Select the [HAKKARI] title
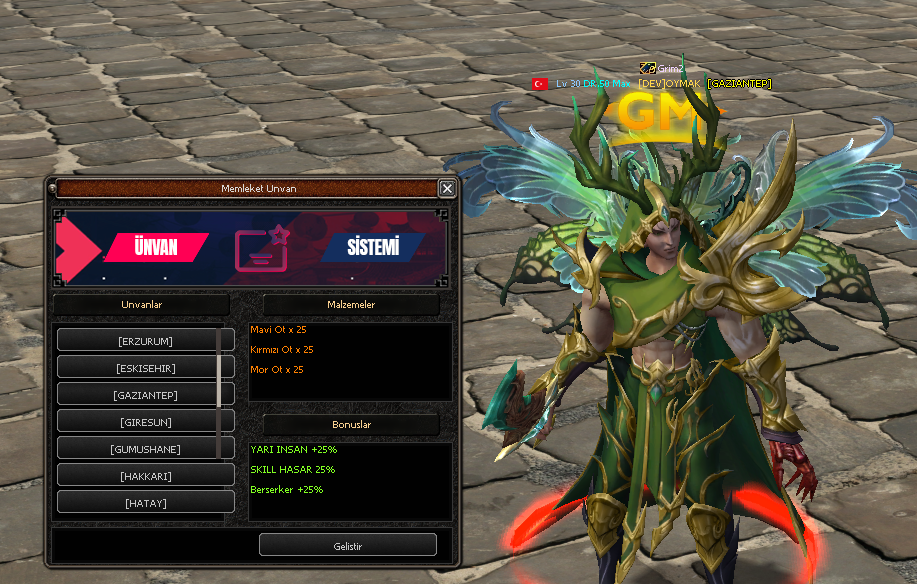Screen dimensions: 917x584 point(145,476)
